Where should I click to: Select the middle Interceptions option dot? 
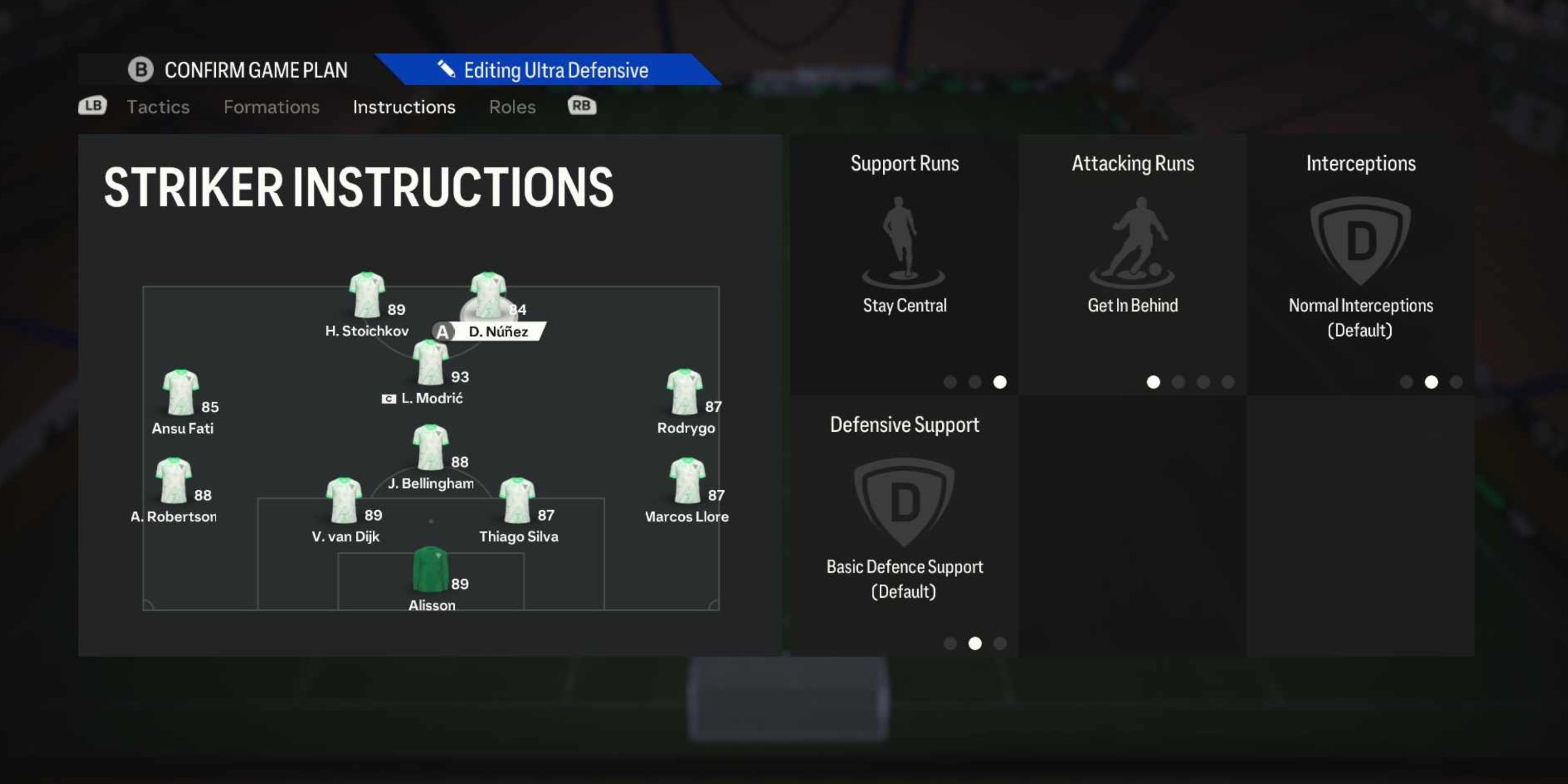[1431, 382]
